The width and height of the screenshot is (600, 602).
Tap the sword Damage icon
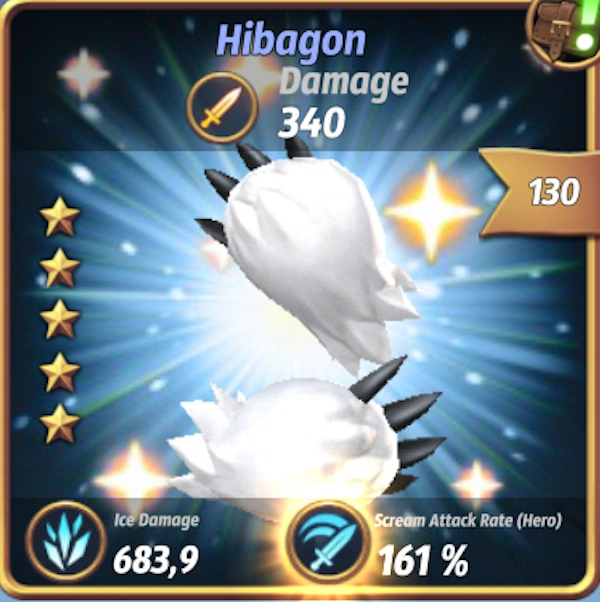(222, 104)
